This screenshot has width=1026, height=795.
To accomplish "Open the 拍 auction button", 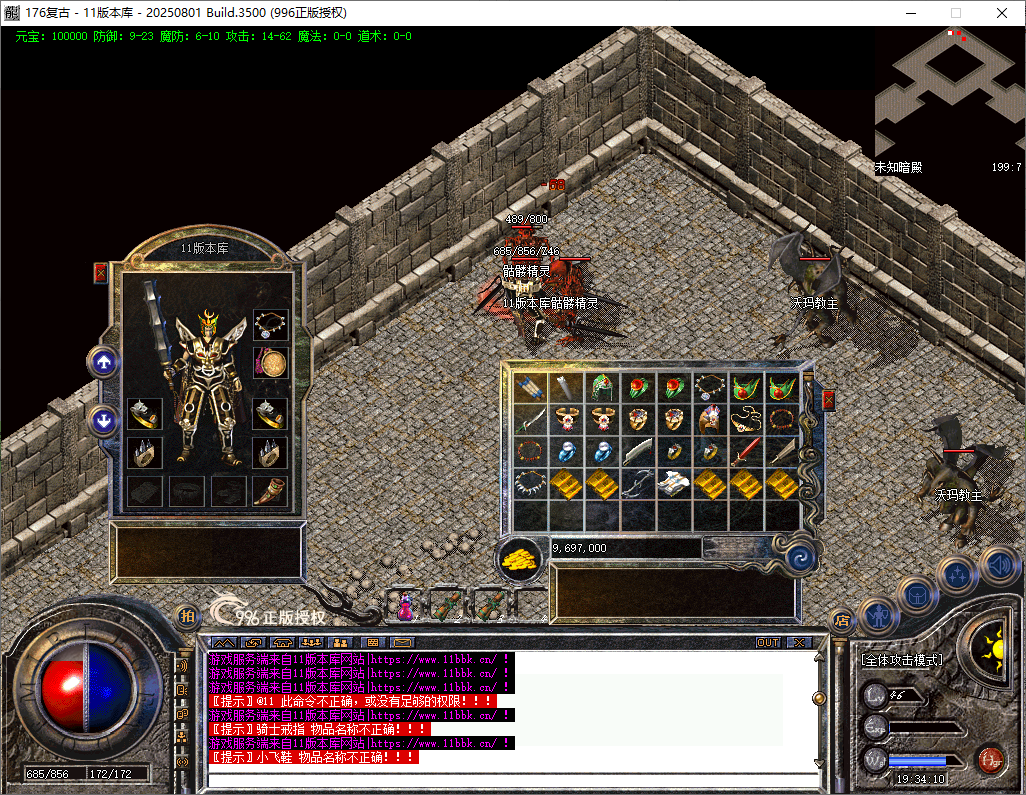I will pos(187,617).
